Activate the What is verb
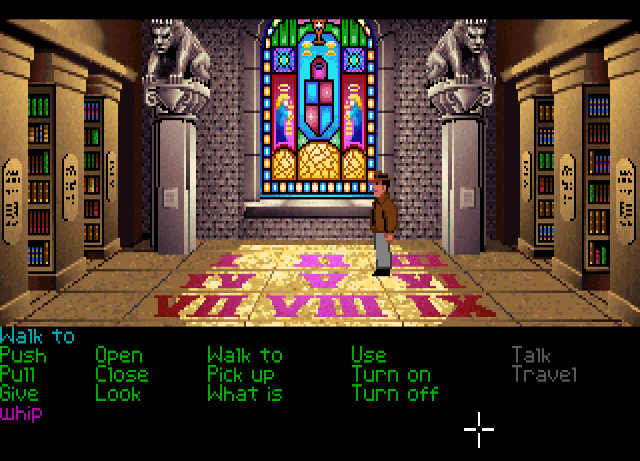This screenshot has width=640, height=461. (x=244, y=393)
